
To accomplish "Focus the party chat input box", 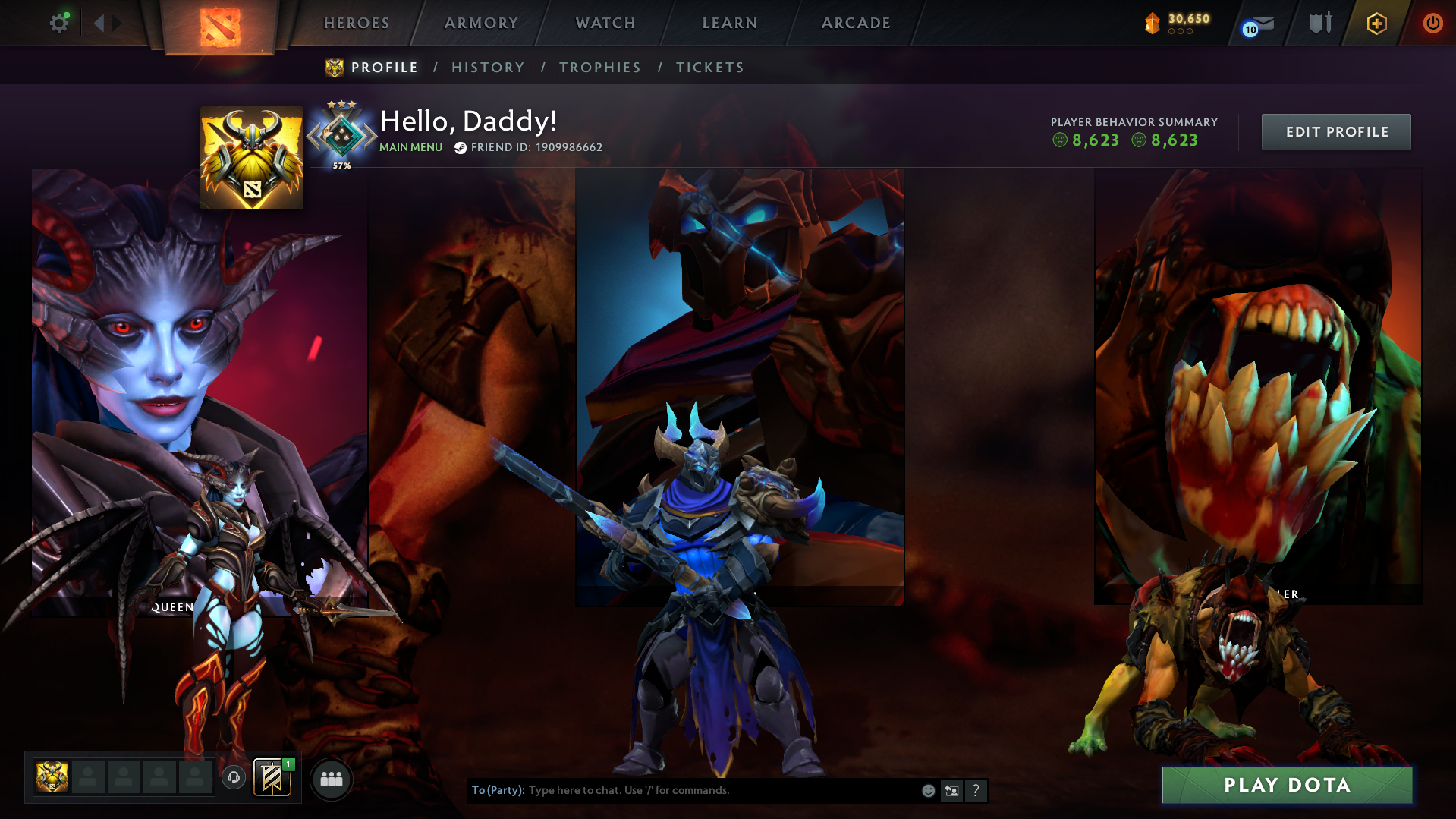I will tap(721, 790).
